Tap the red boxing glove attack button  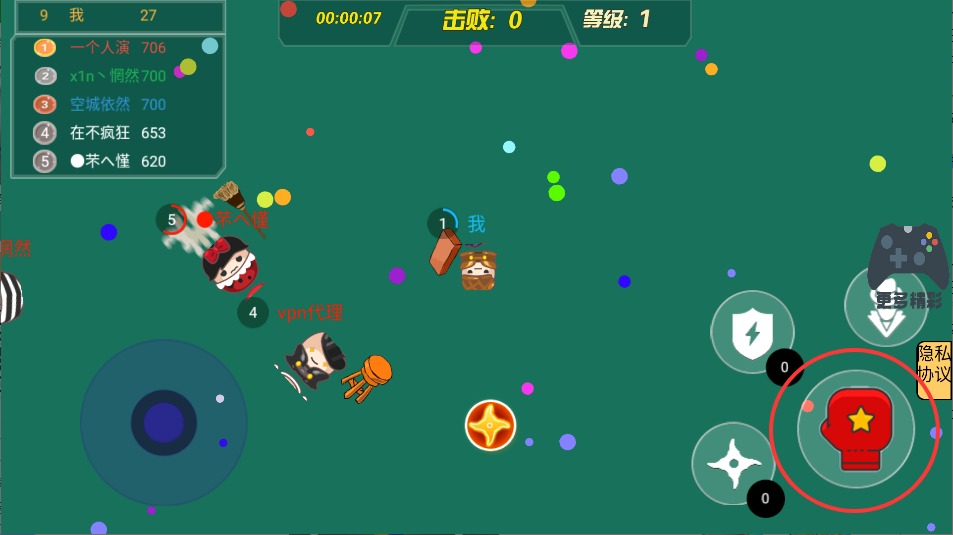click(x=855, y=429)
